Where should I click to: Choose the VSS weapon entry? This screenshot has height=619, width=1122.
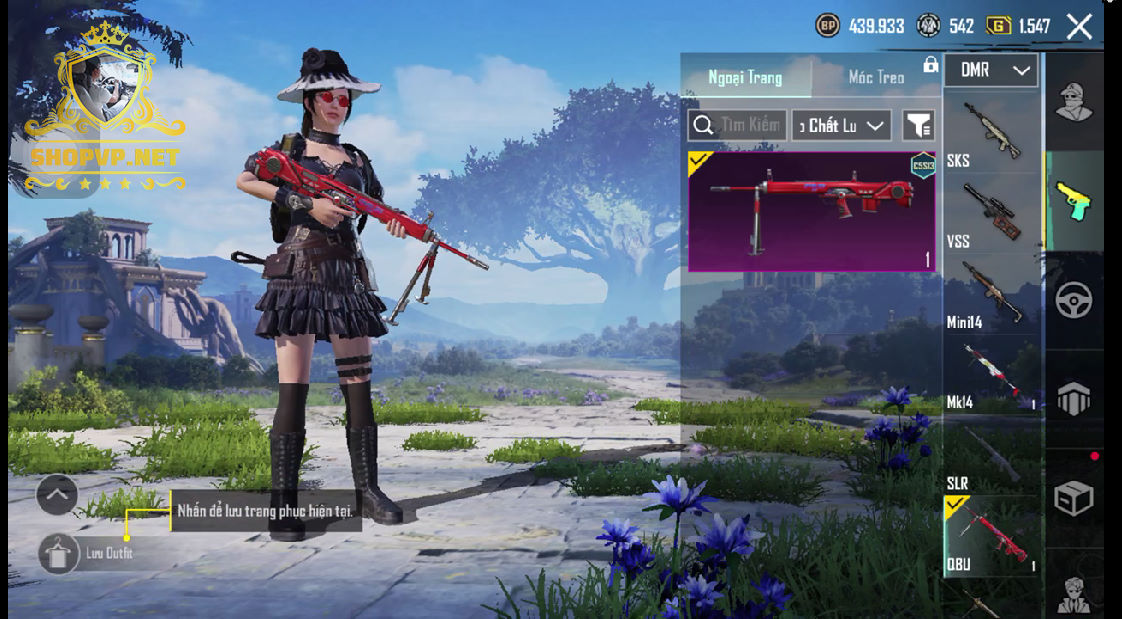coord(992,212)
